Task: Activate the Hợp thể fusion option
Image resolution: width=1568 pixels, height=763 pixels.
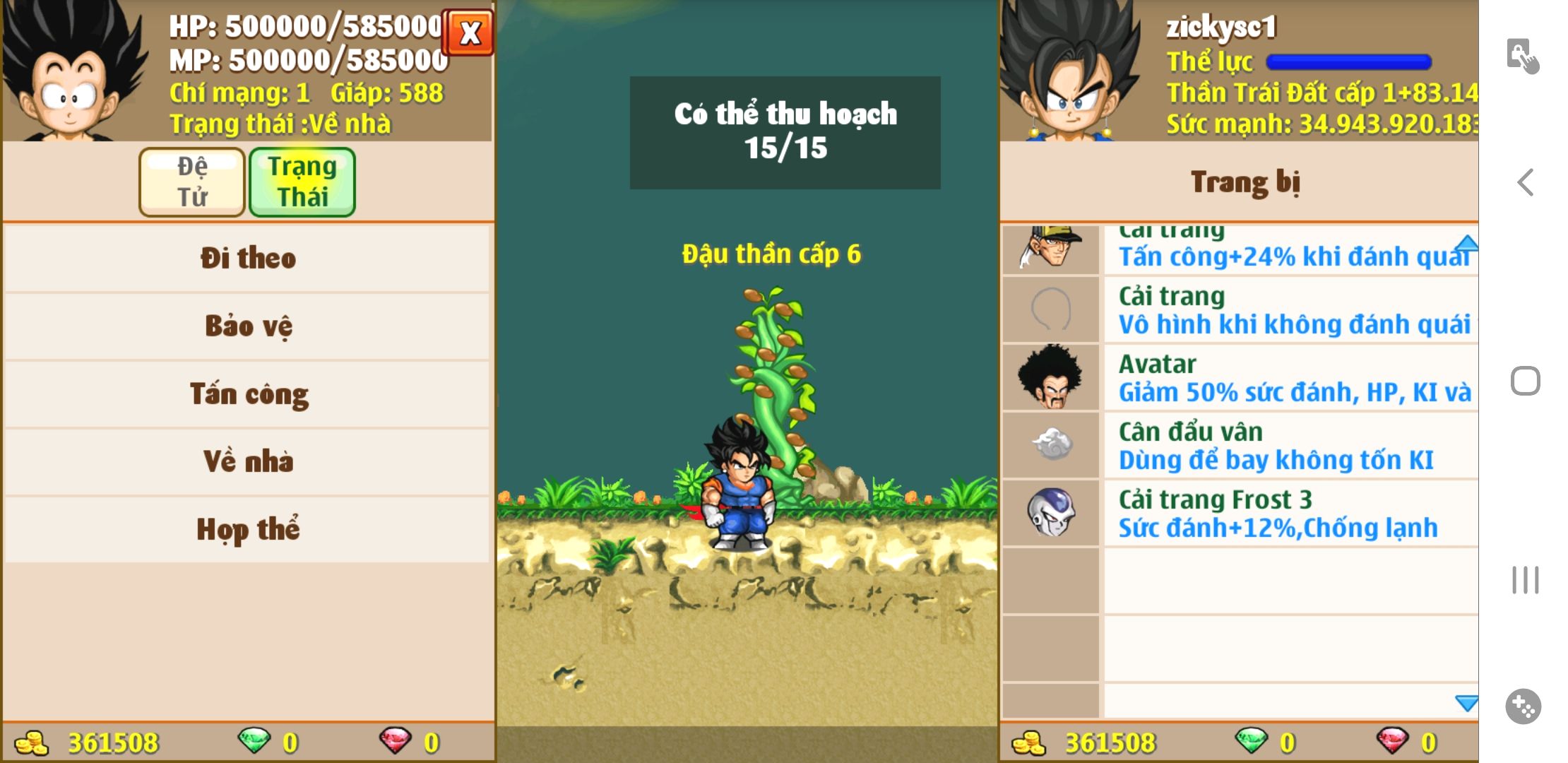Action: pyautogui.click(x=247, y=529)
